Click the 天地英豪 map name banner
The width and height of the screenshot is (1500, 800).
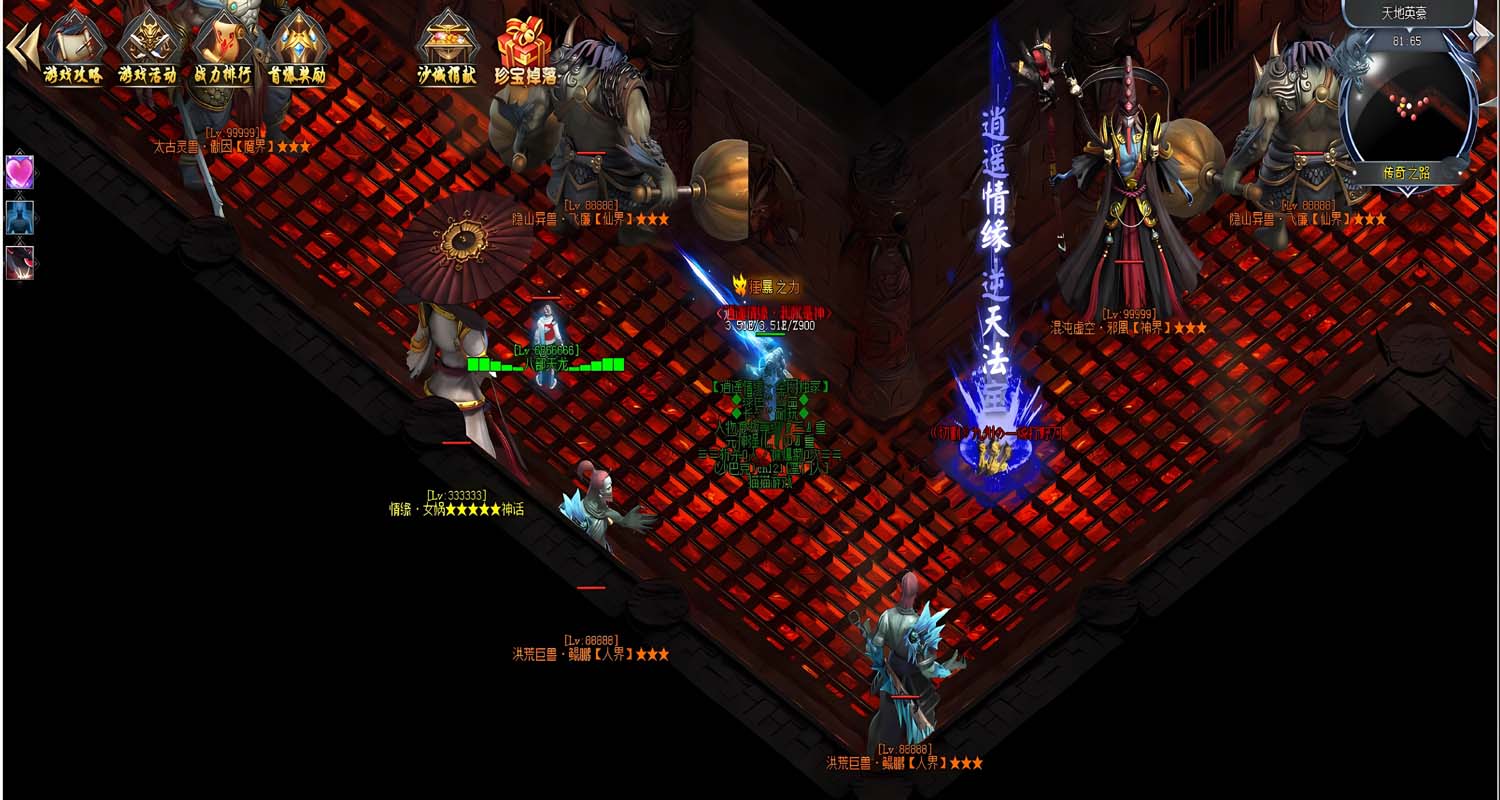click(1406, 14)
